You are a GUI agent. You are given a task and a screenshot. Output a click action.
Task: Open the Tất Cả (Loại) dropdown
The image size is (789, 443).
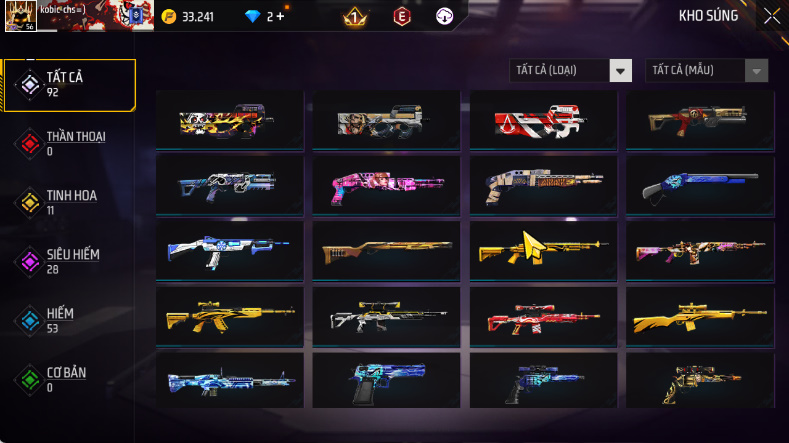pos(570,70)
